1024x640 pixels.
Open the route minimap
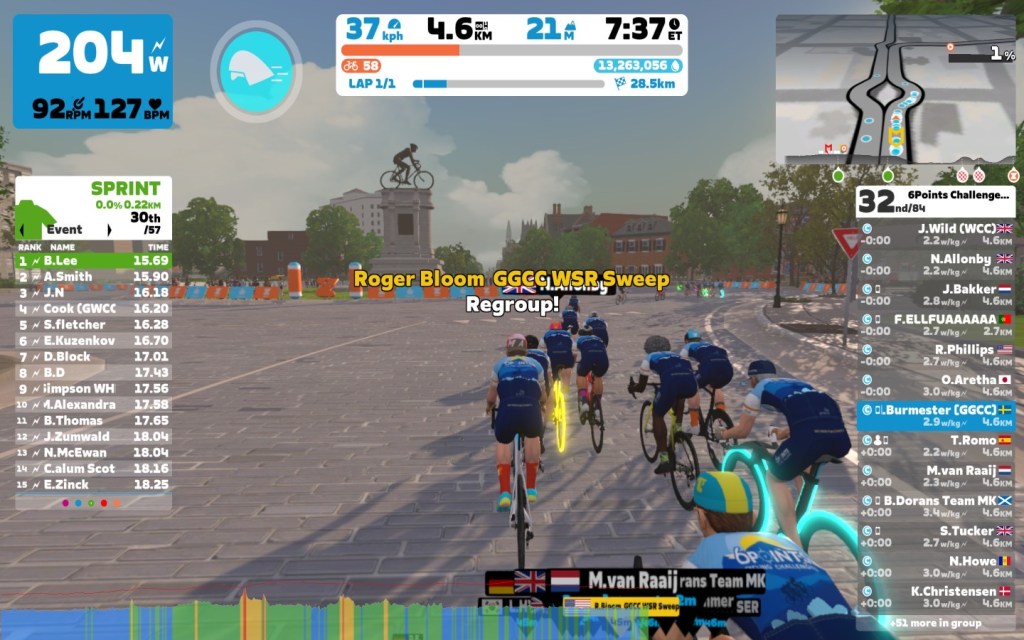(895, 90)
